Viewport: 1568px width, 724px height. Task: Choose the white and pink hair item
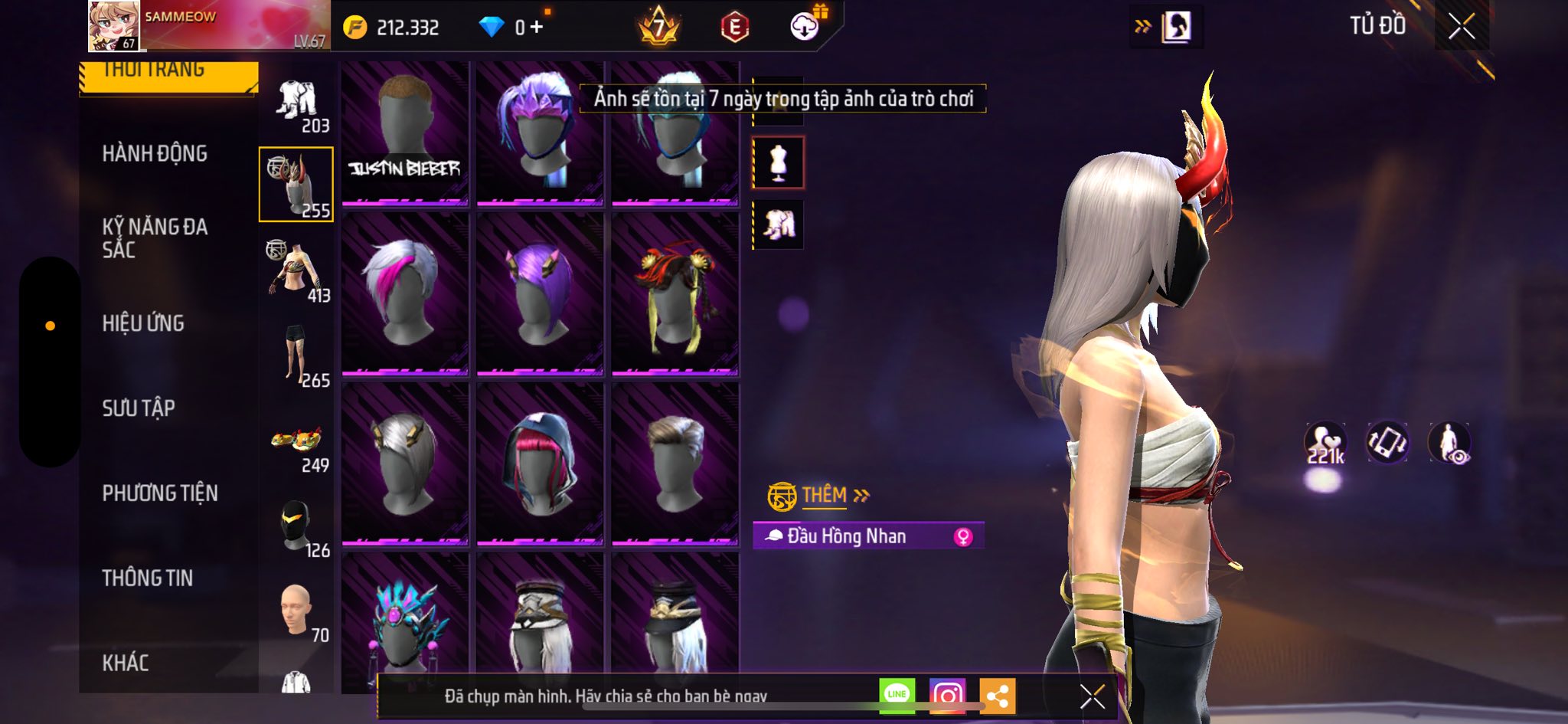tap(405, 294)
